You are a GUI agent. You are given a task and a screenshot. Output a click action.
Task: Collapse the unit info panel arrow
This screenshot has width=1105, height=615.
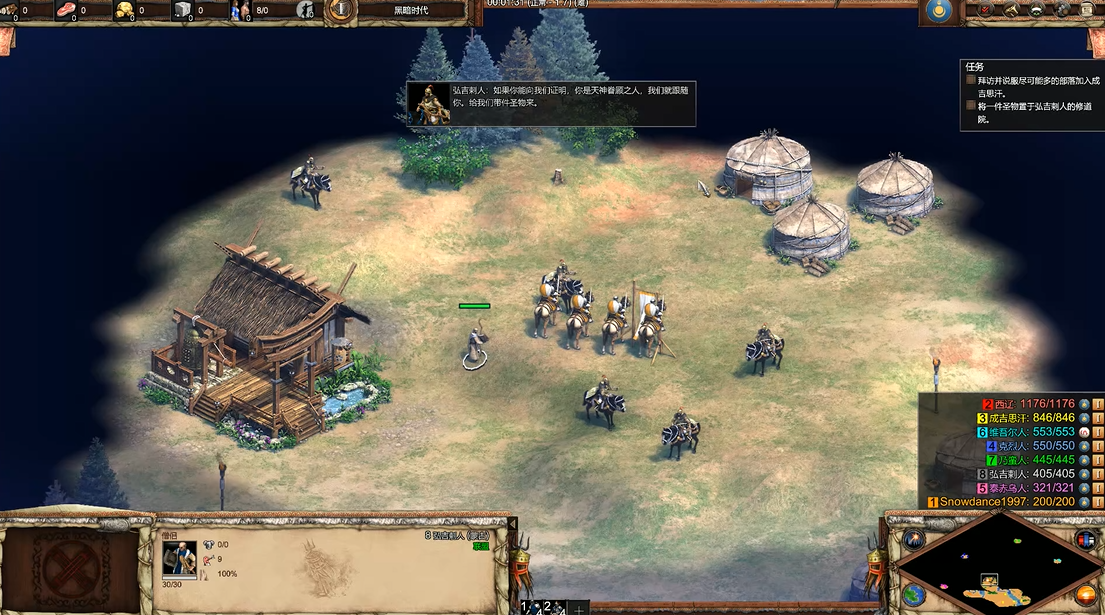tap(512, 523)
